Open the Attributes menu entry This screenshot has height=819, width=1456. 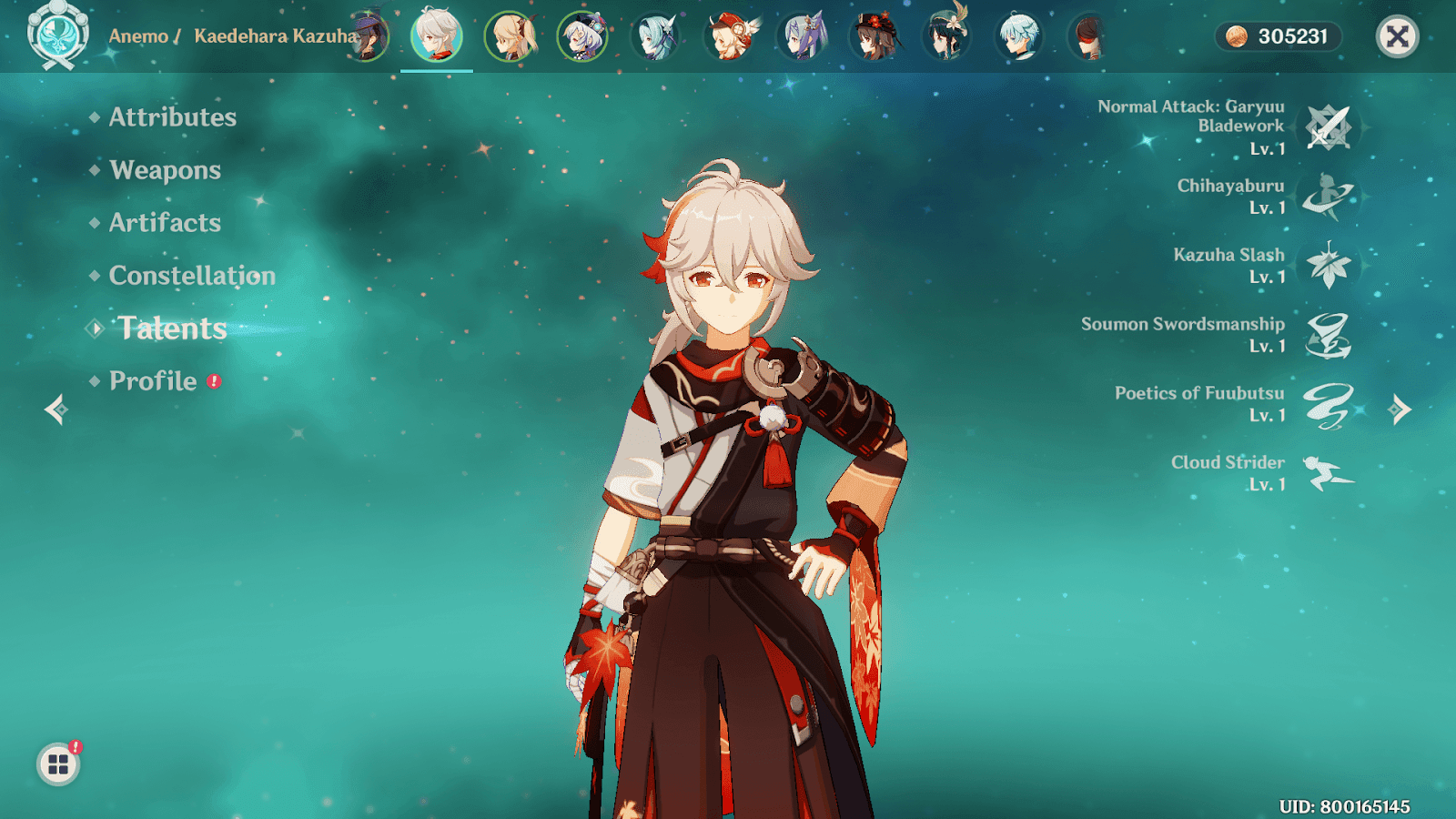click(172, 117)
